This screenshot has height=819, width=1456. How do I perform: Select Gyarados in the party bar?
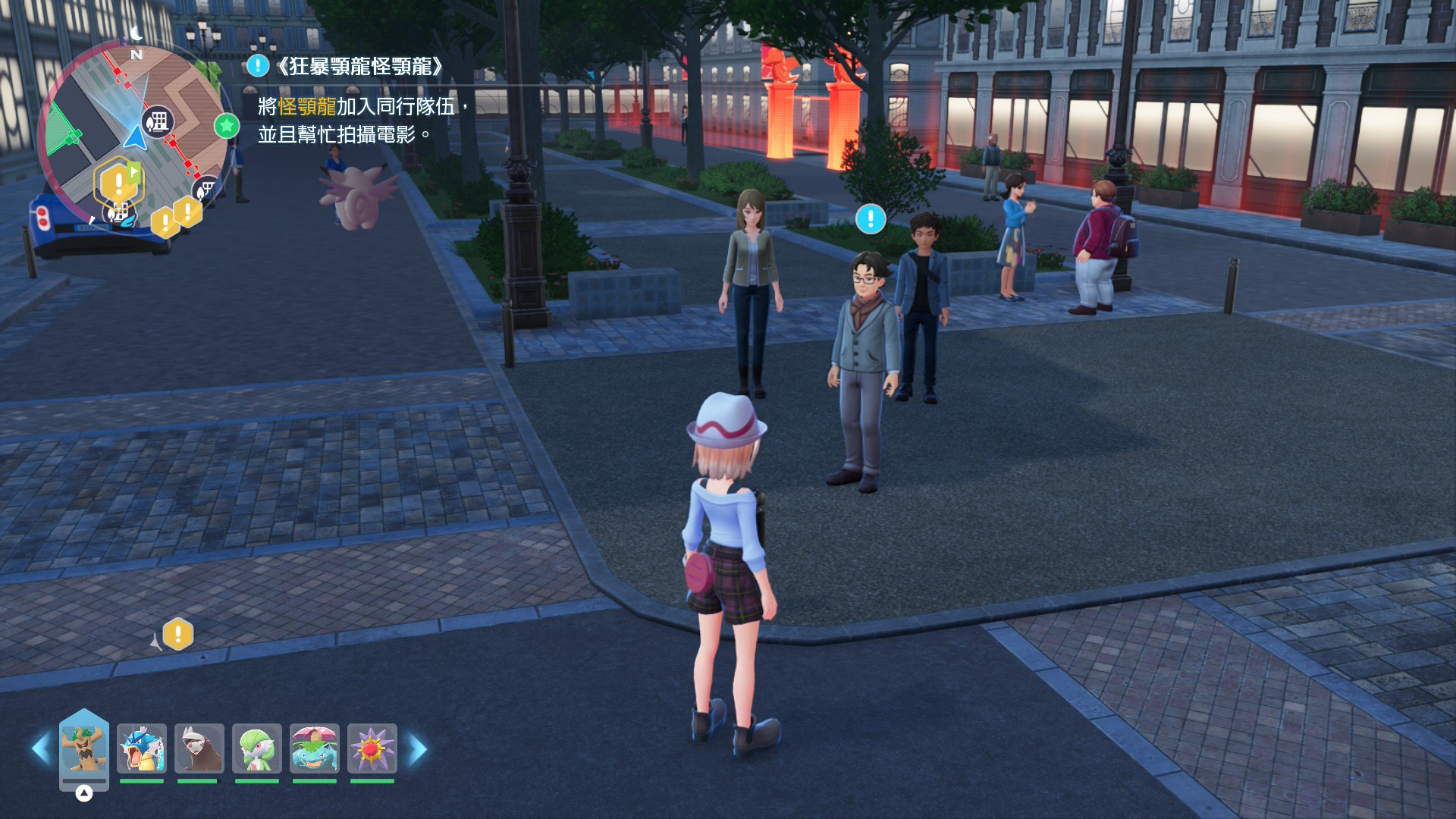[142, 748]
